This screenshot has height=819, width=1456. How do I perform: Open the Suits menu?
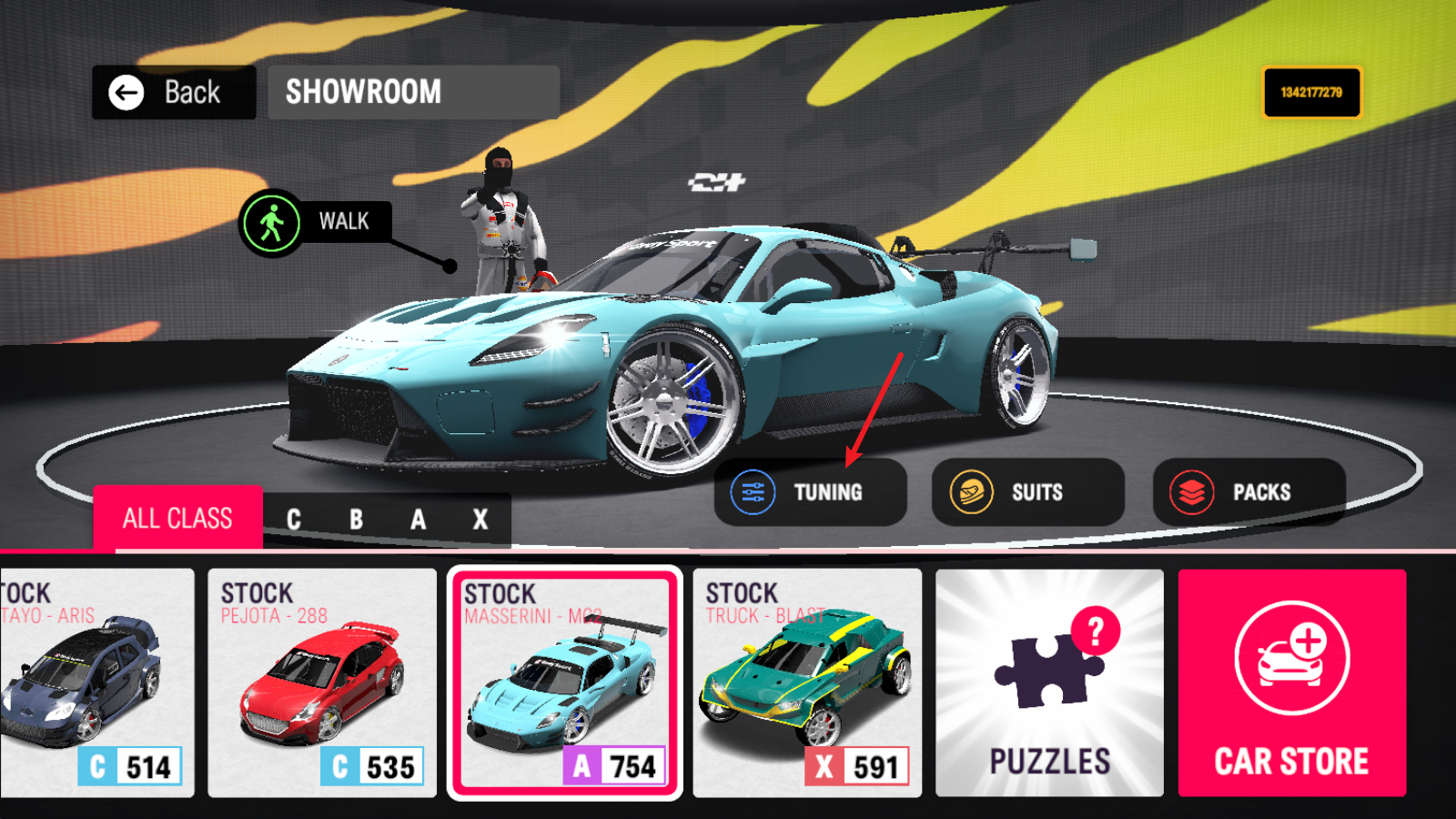click(x=1027, y=492)
